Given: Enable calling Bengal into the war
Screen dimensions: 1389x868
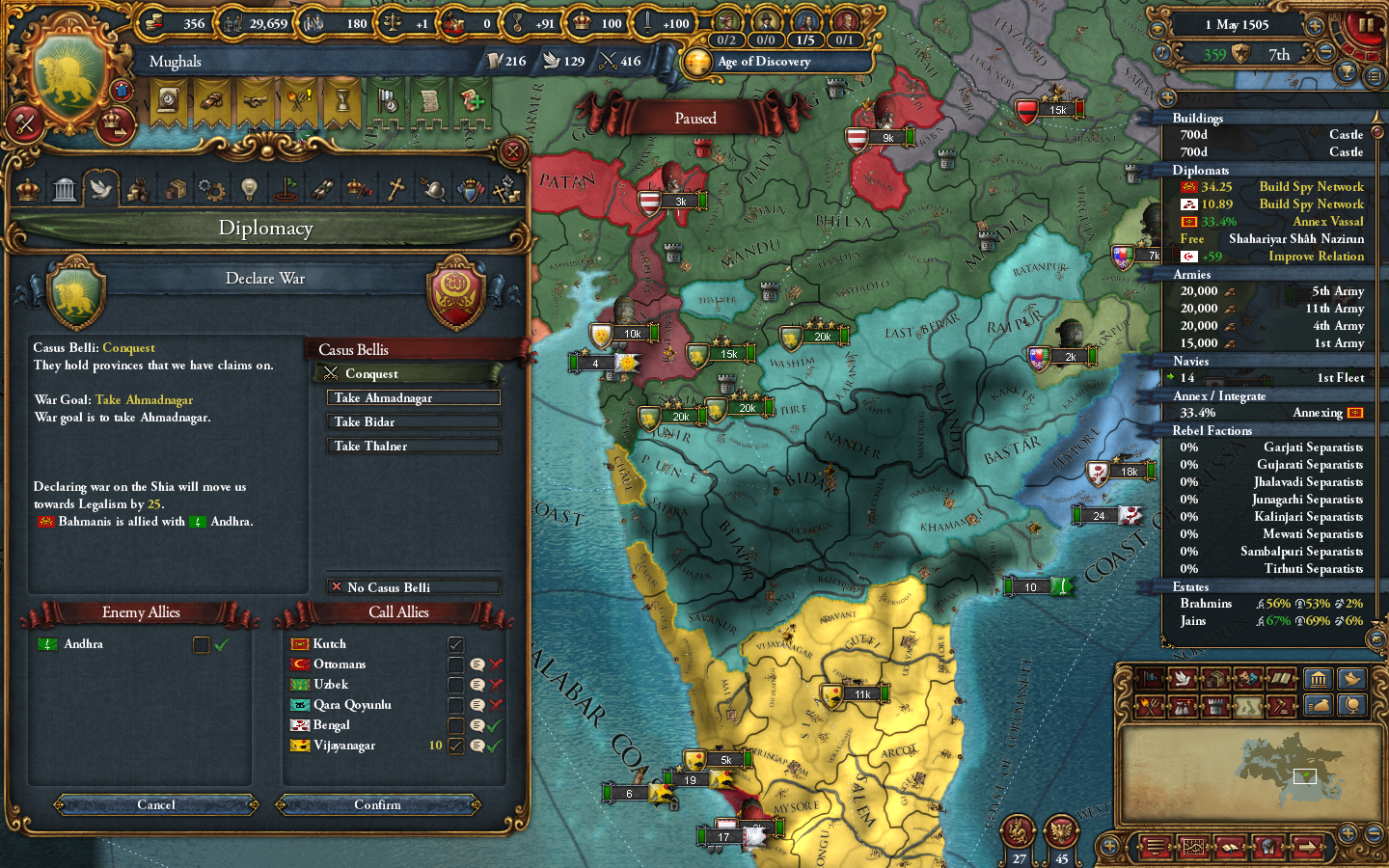Looking at the screenshot, I should (455, 725).
